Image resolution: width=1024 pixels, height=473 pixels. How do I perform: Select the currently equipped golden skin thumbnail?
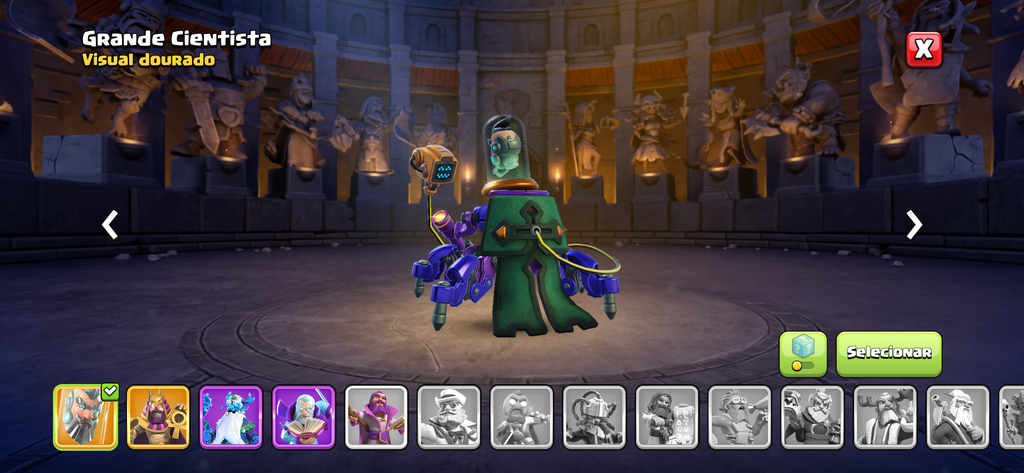coord(85,416)
